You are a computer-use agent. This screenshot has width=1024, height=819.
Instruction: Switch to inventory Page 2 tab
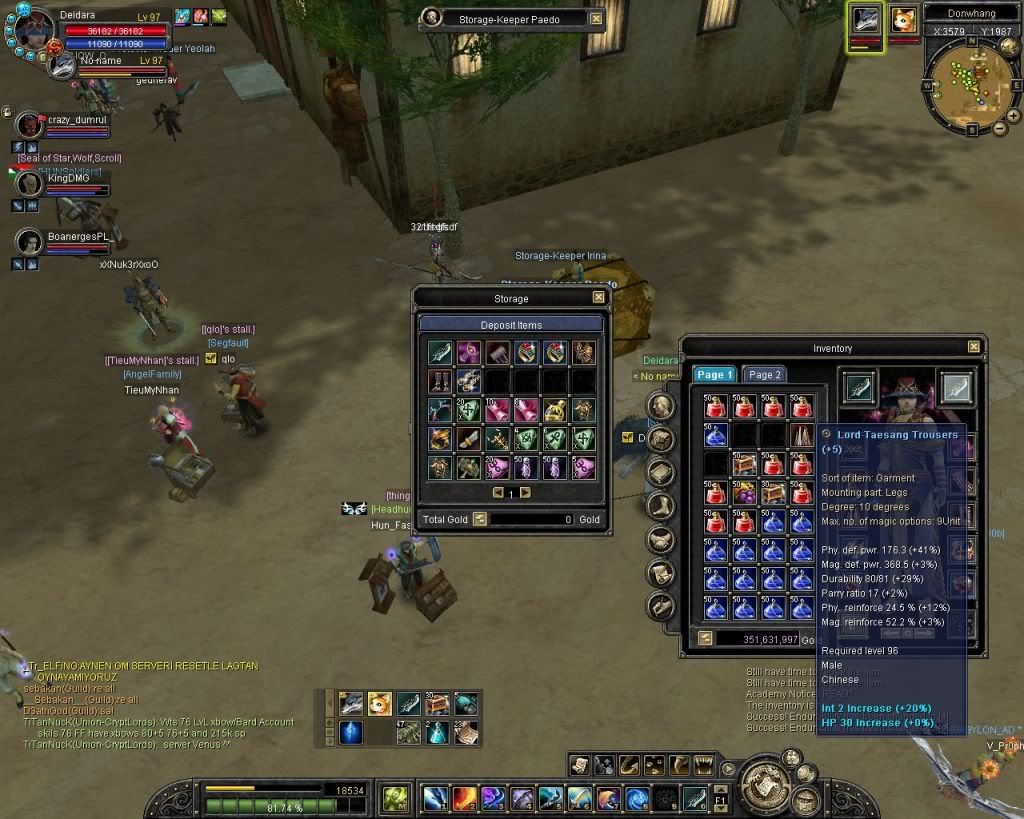(765, 374)
